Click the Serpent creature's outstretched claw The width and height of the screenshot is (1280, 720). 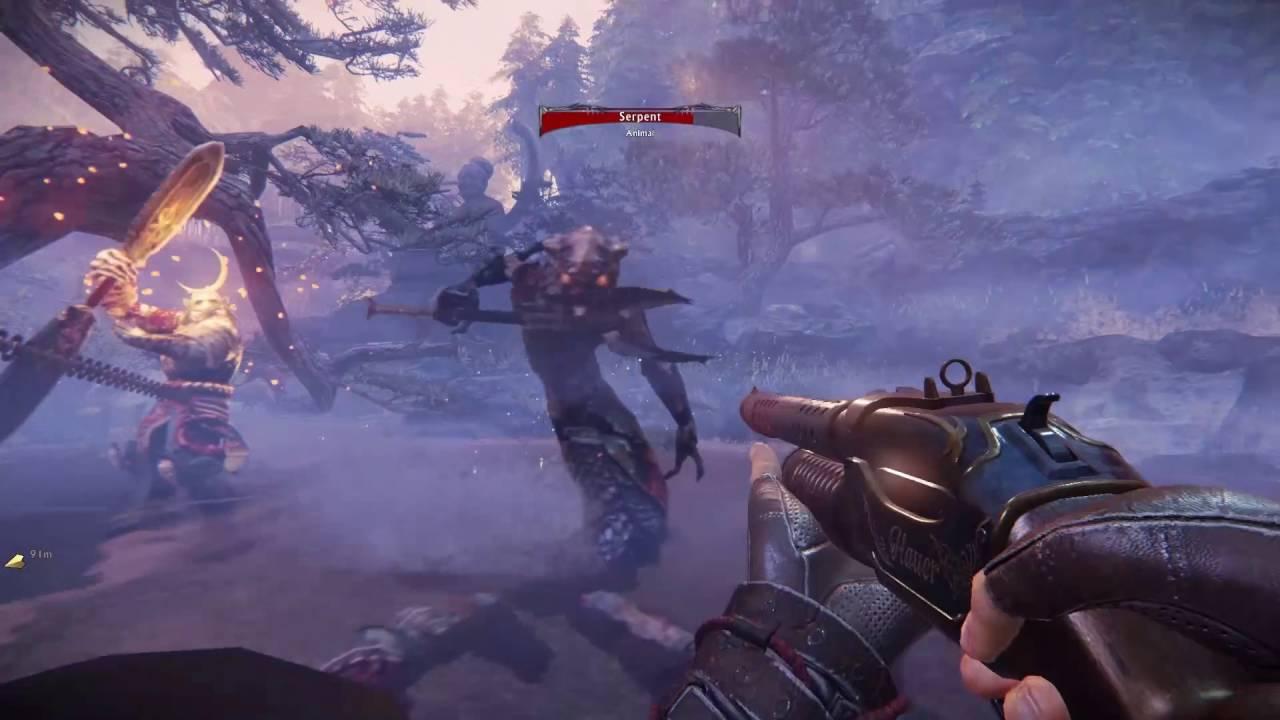(686, 462)
